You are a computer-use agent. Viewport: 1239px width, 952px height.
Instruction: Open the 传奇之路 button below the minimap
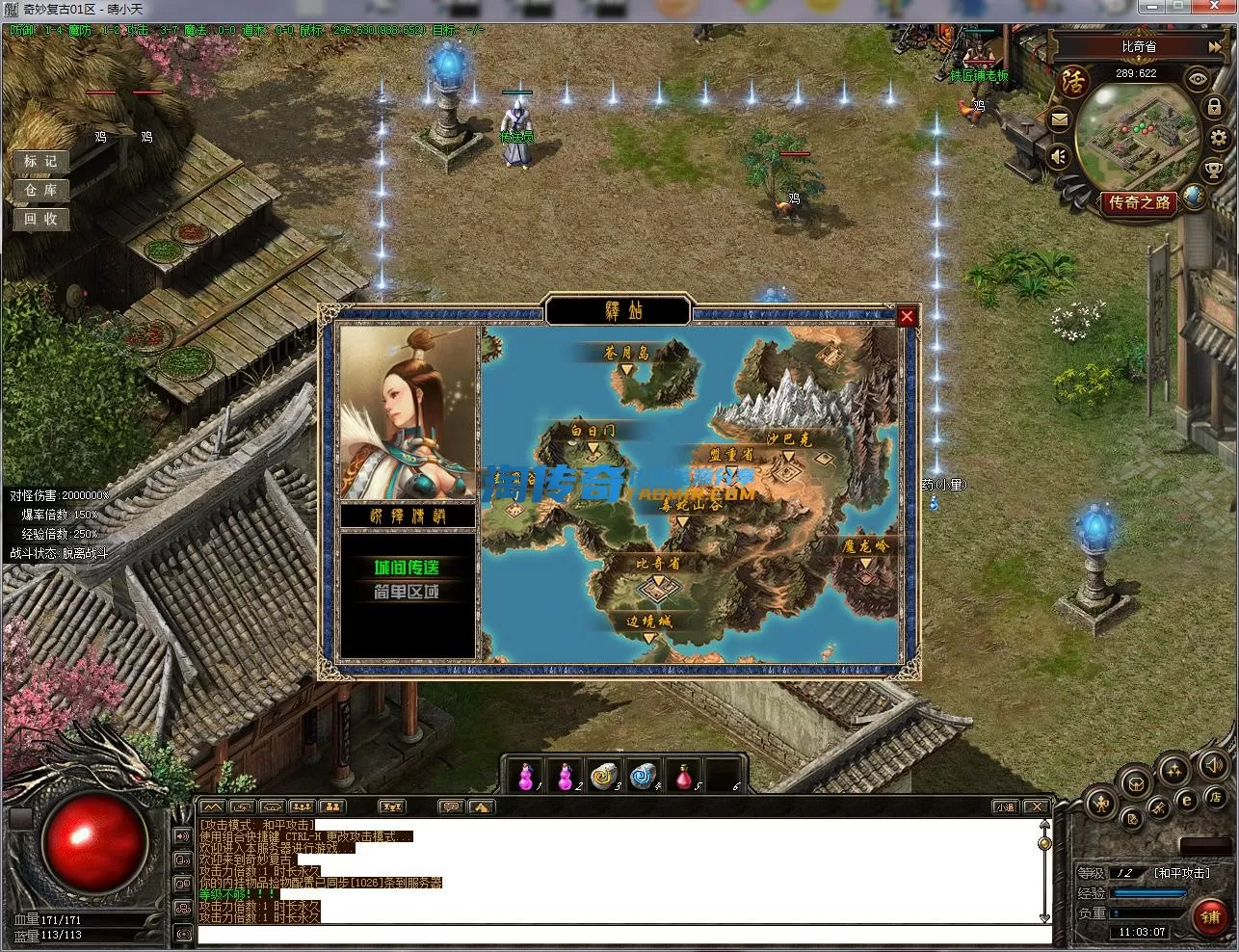(x=1140, y=203)
